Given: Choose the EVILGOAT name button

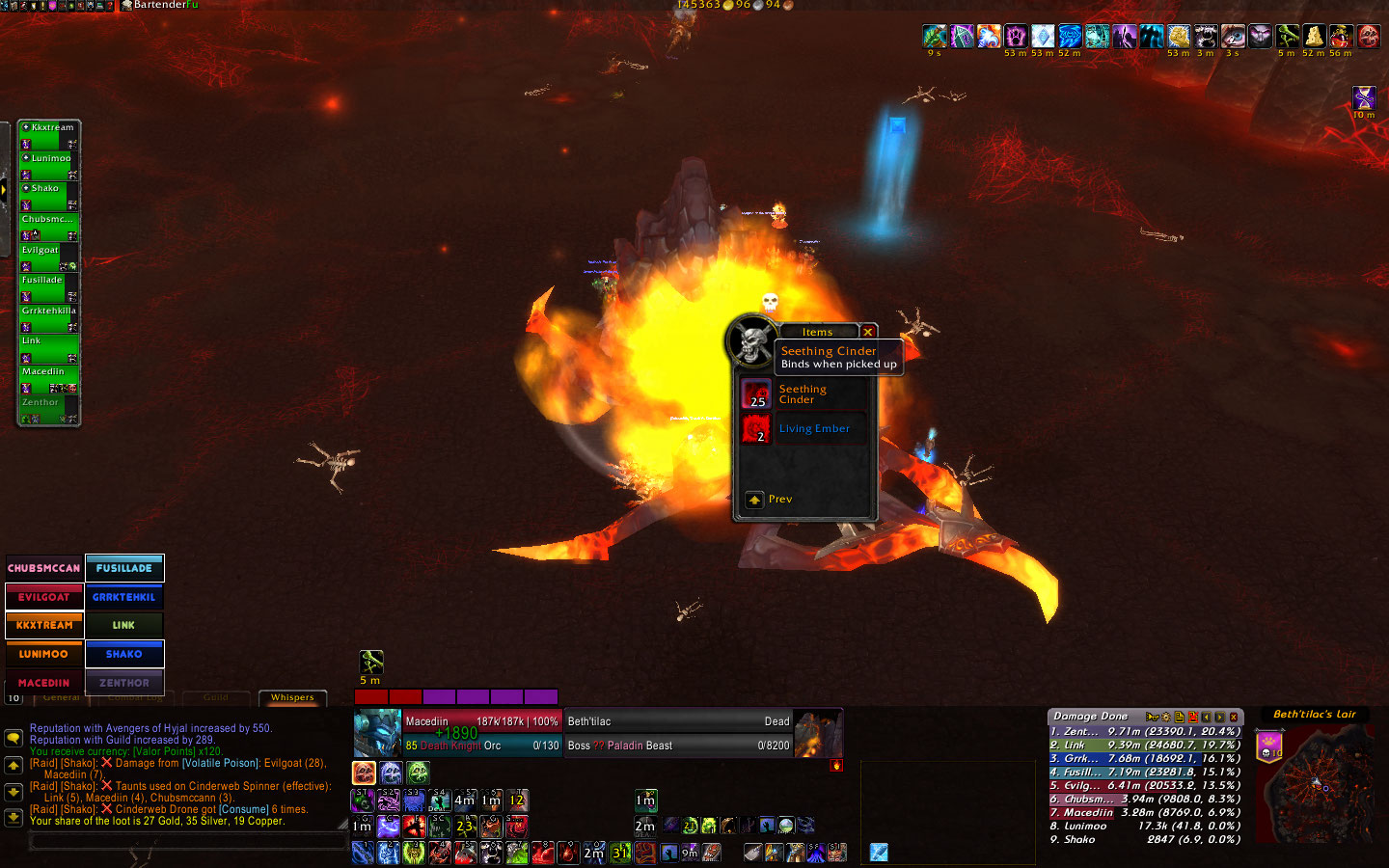Looking at the screenshot, I should [44, 597].
